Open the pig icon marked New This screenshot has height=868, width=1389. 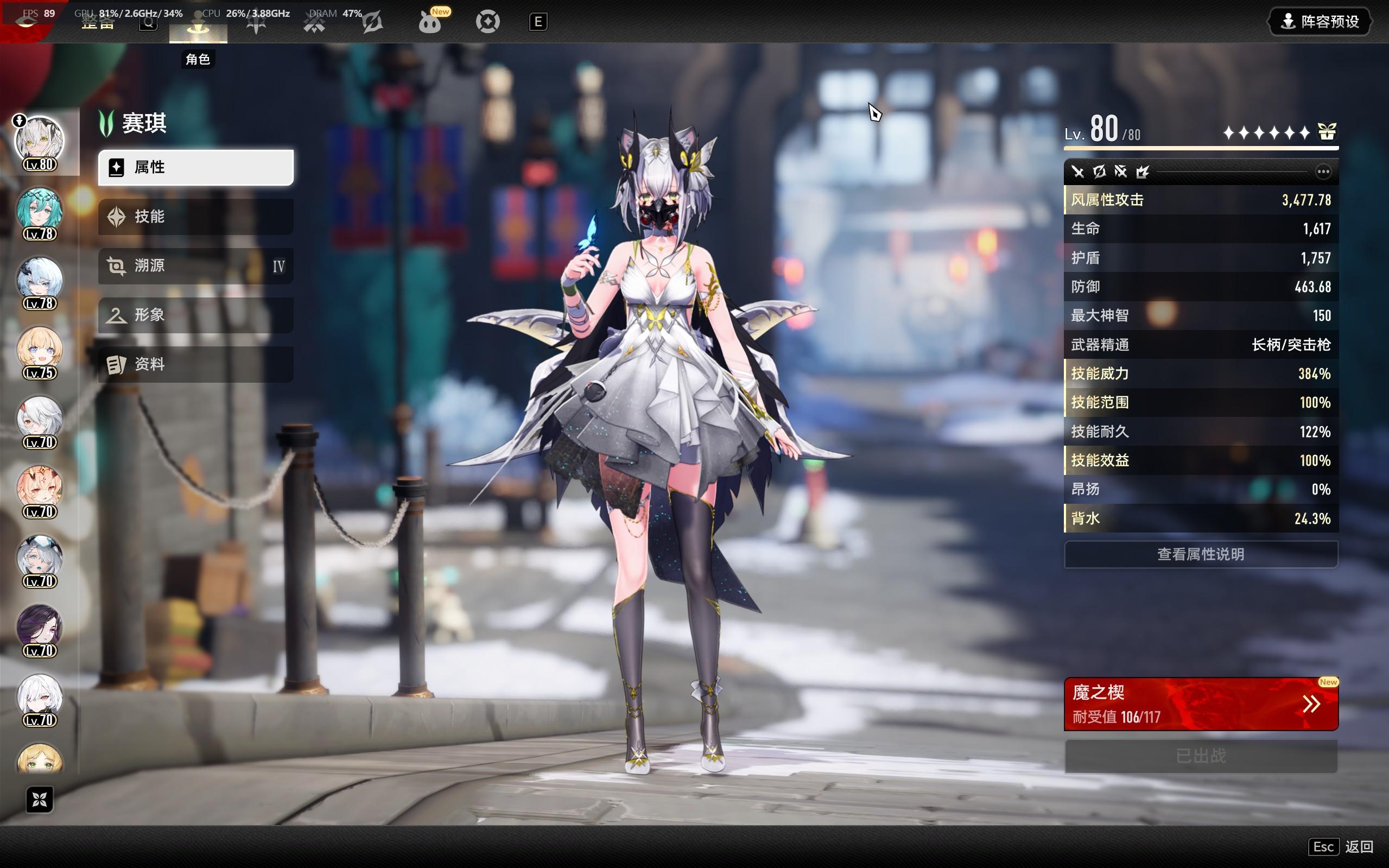tap(430, 22)
